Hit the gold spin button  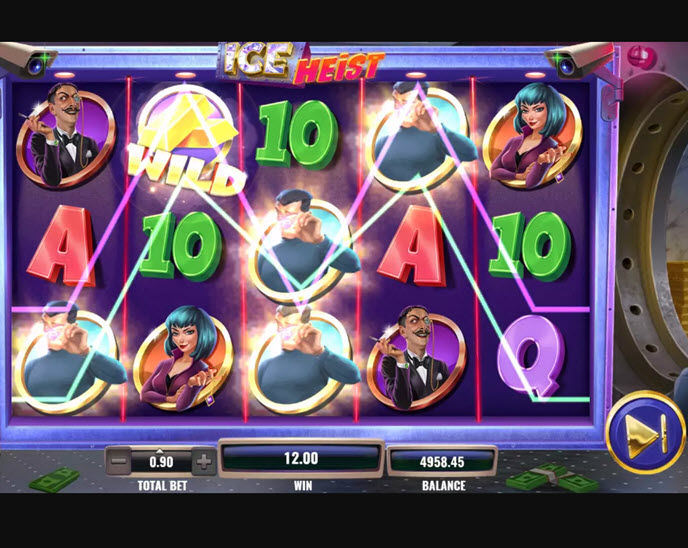click(645, 432)
